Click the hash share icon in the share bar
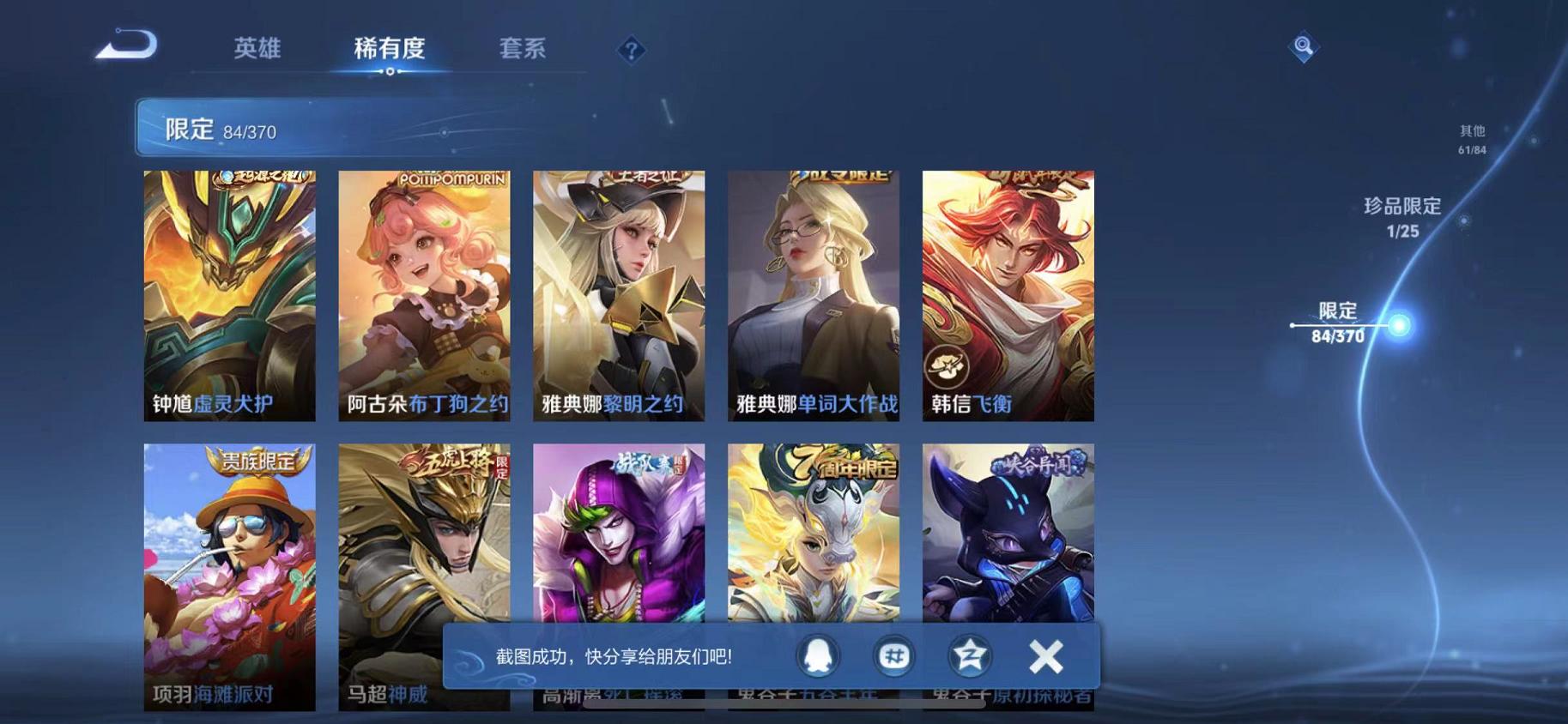This screenshot has width=1568, height=724. pos(893,655)
